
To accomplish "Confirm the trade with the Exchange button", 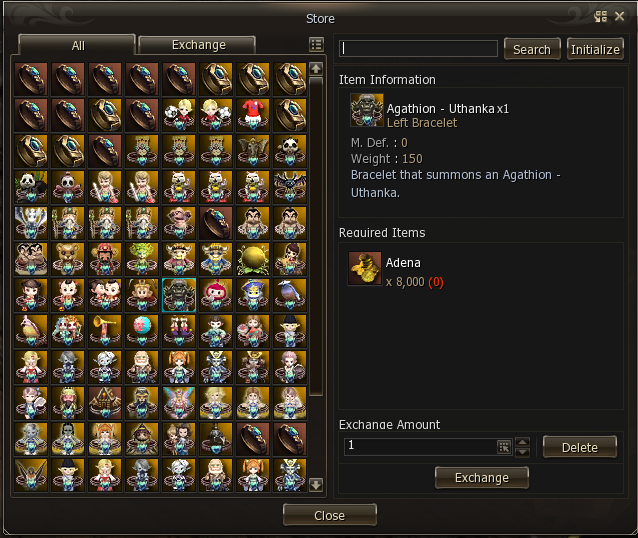I will [x=481, y=478].
